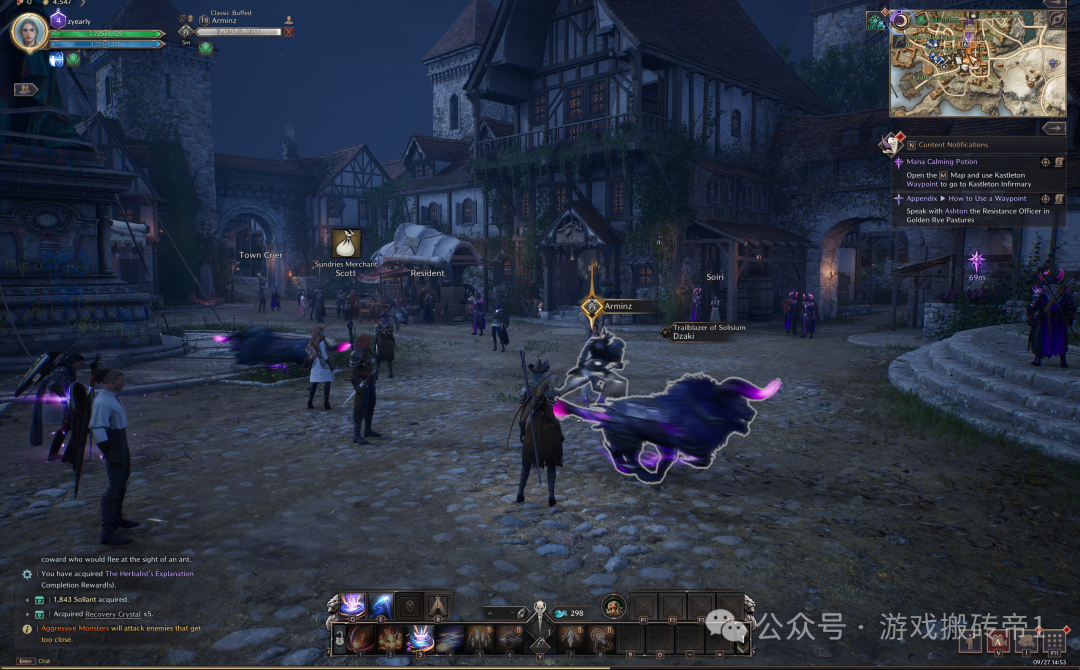This screenshot has width=1080, height=670.
Task: Select the How to Use a Waypoint quest
Action: (987, 198)
